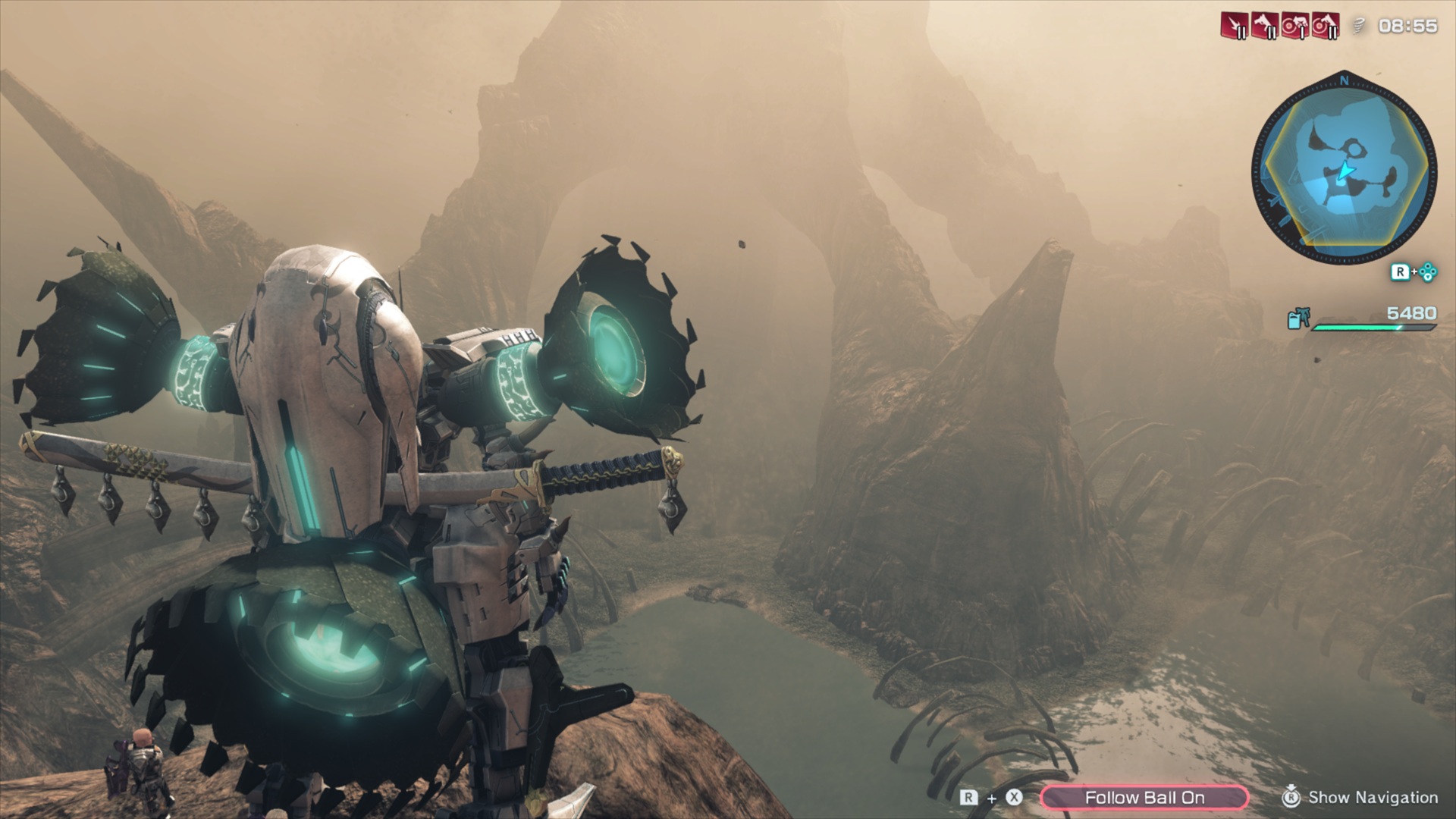Click the Show Navigation label

coord(1373,797)
